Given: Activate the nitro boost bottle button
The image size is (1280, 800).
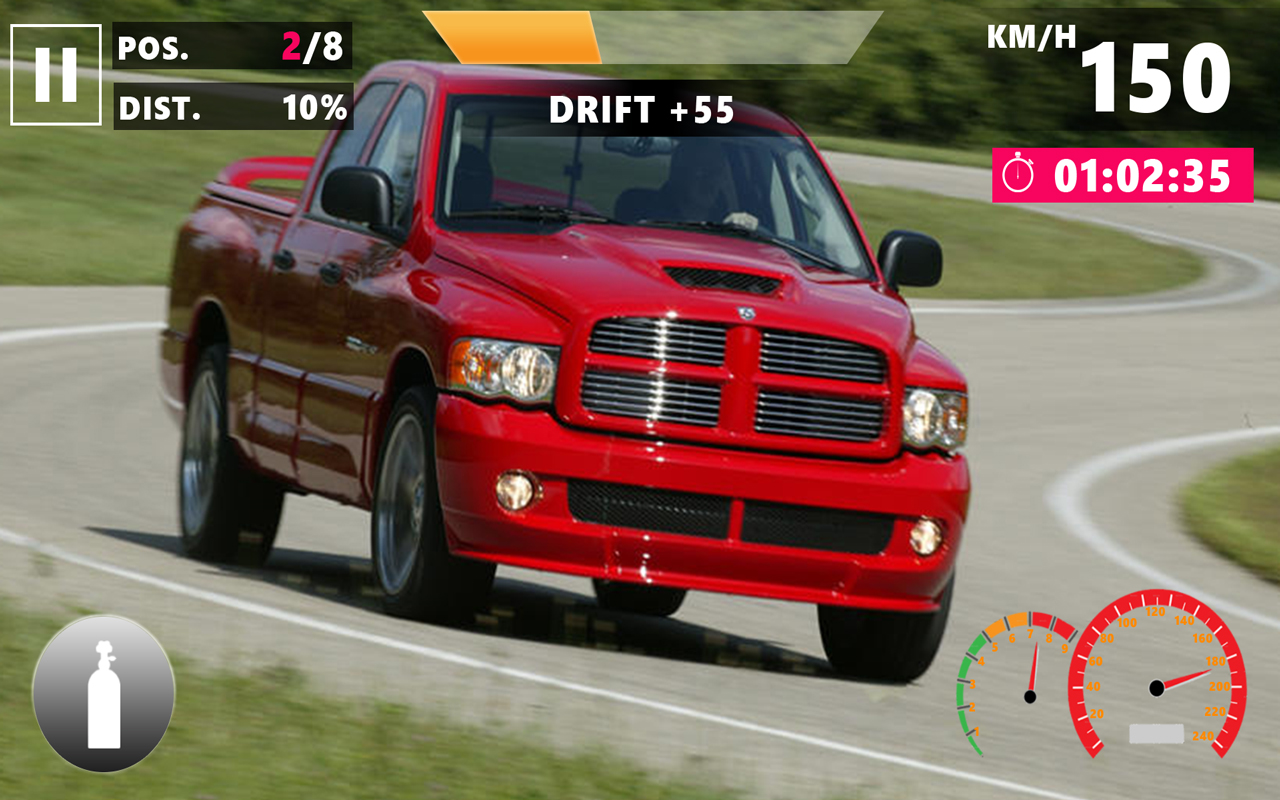Looking at the screenshot, I should (104, 694).
